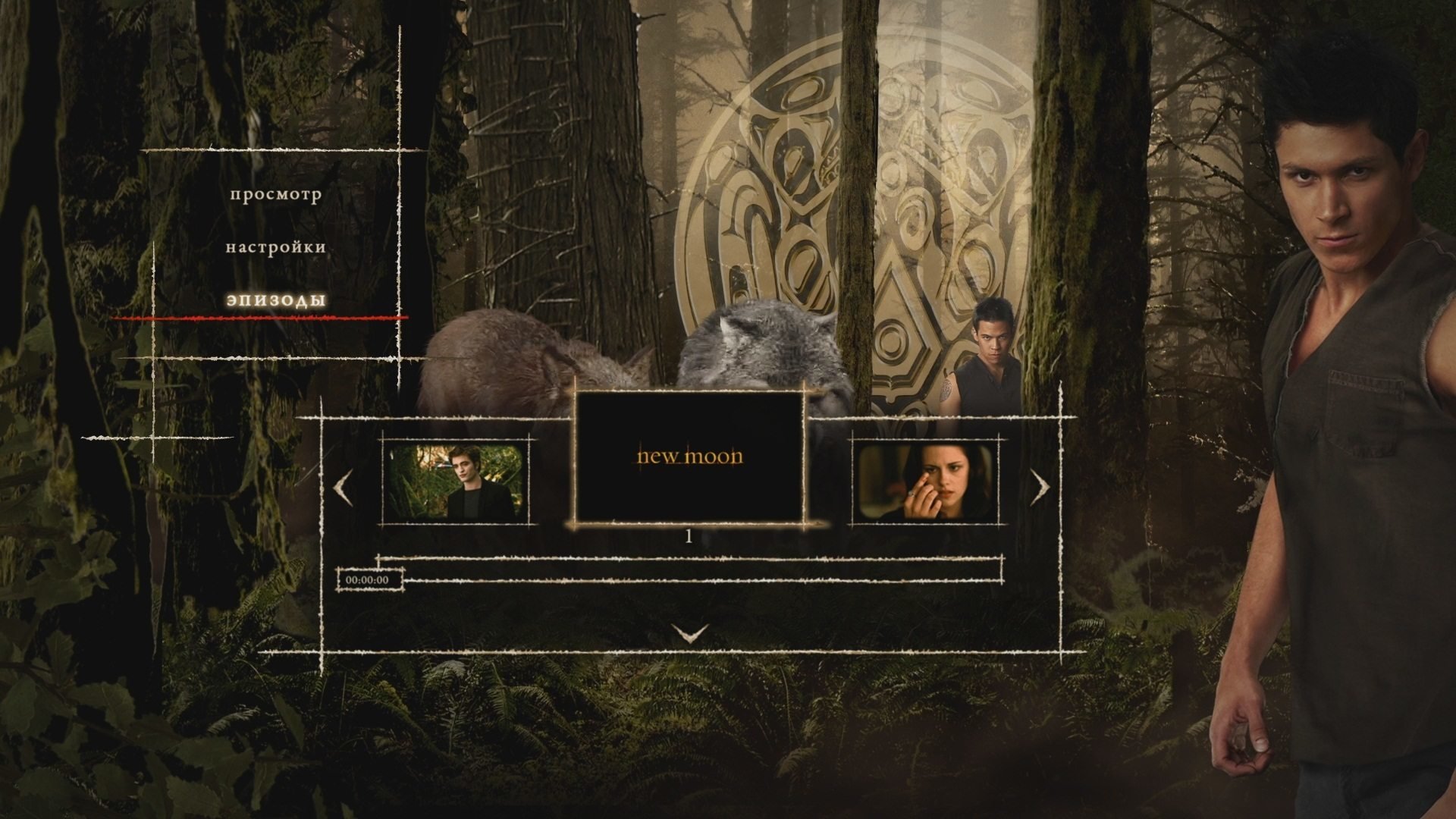Choose the эпизоды menu entry

click(x=276, y=300)
